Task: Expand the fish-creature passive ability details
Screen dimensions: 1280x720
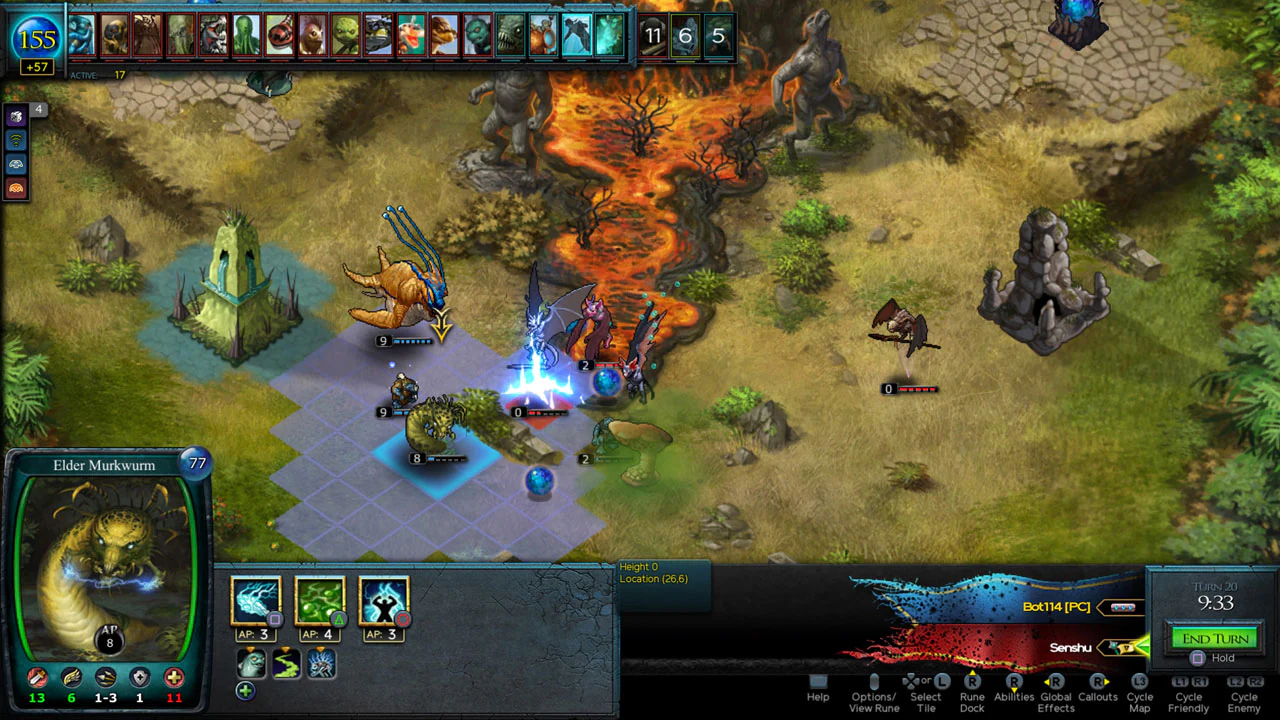Action: click(251, 663)
